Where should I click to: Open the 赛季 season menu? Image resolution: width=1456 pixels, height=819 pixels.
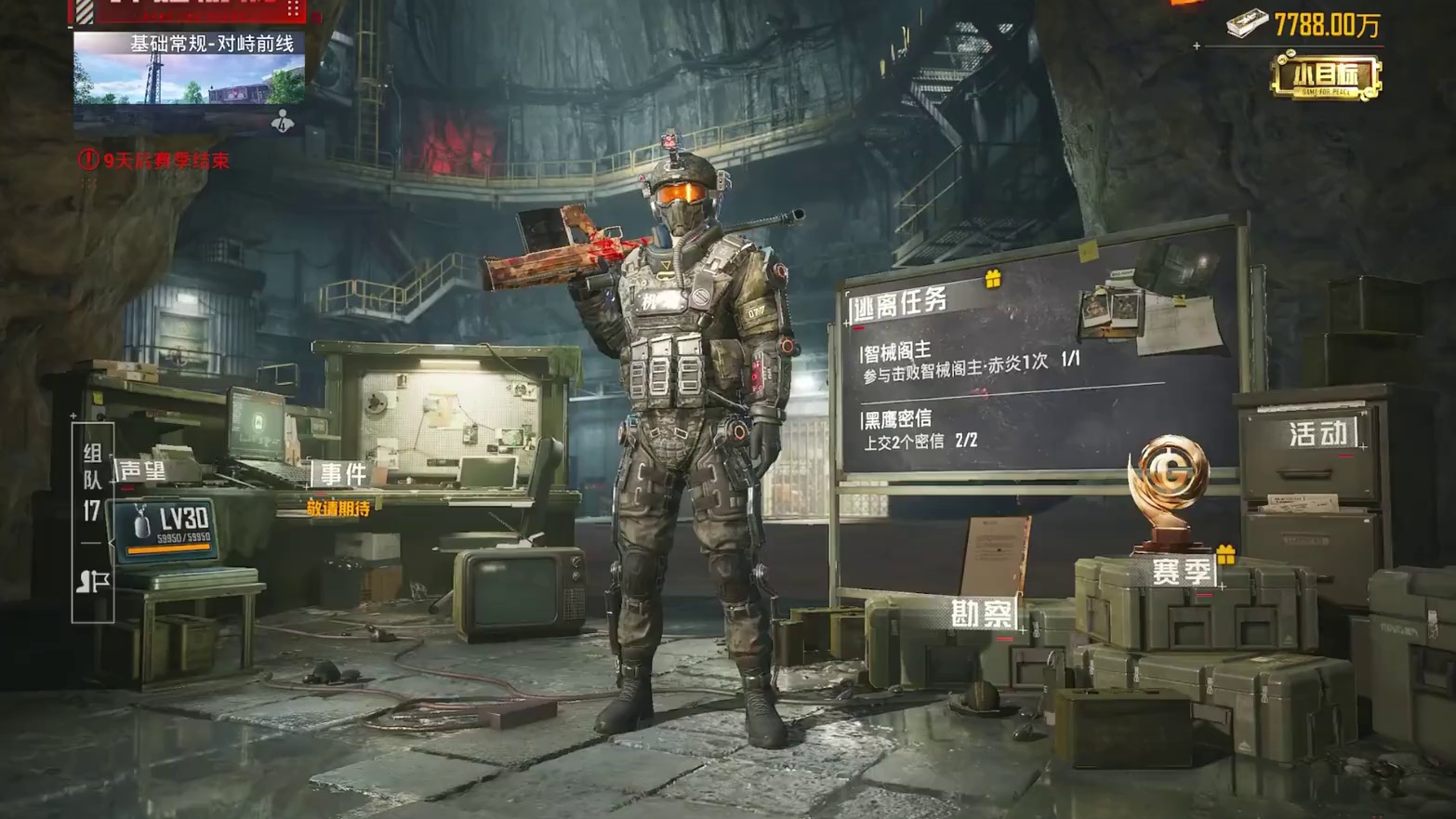pyautogui.click(x=1180, y=571)
